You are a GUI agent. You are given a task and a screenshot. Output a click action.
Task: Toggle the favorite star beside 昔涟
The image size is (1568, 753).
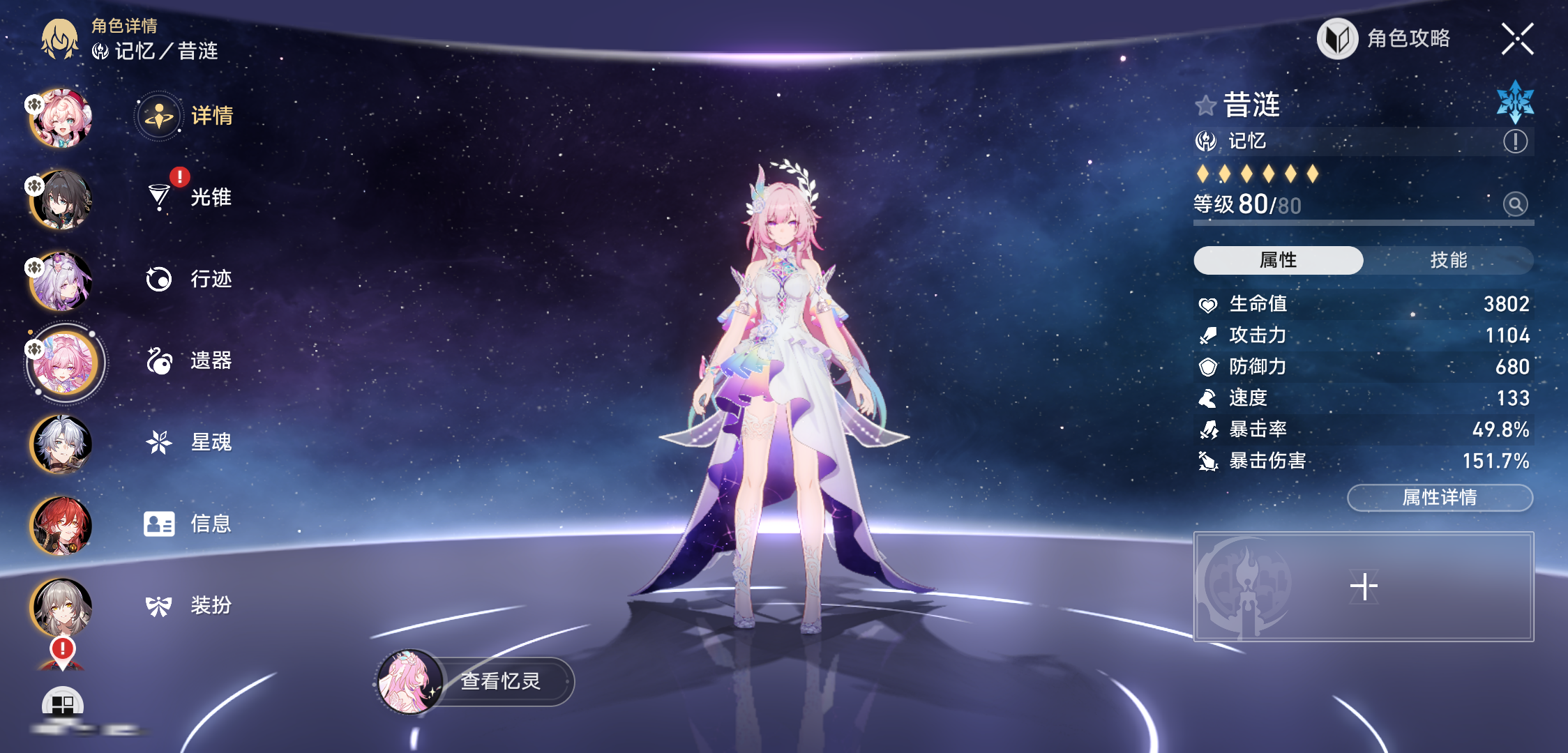(1205, 106)
